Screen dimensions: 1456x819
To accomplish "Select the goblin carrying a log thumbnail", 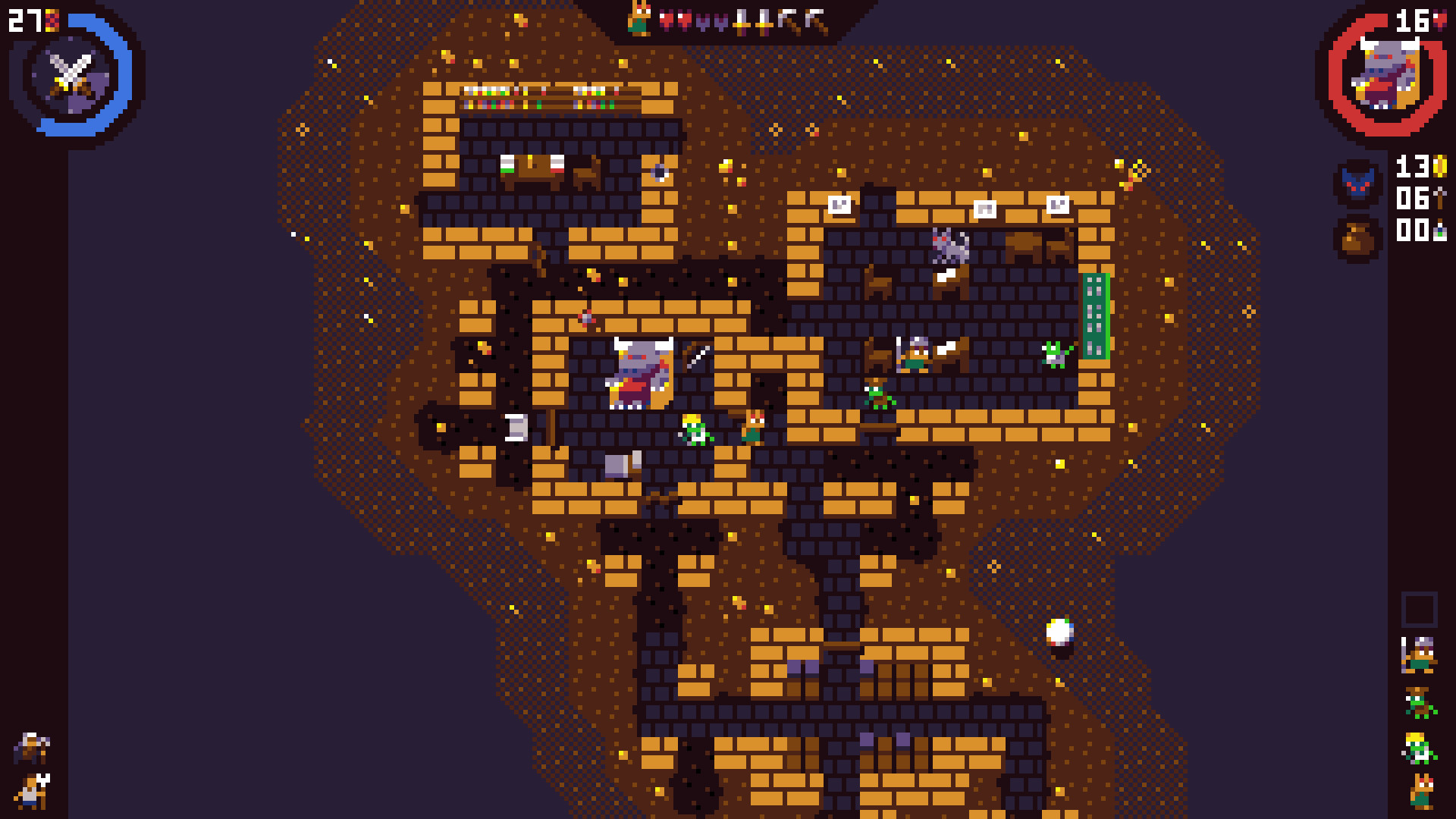I will pos(1418,703).
